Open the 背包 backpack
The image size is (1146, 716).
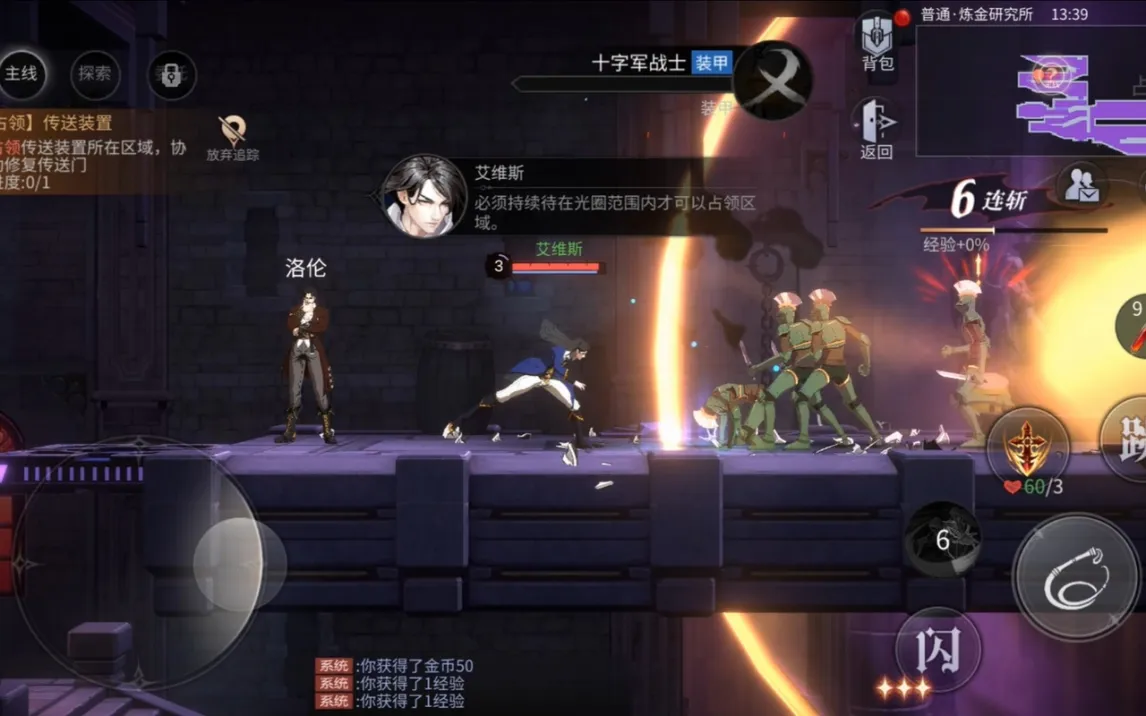coord(877,44)
